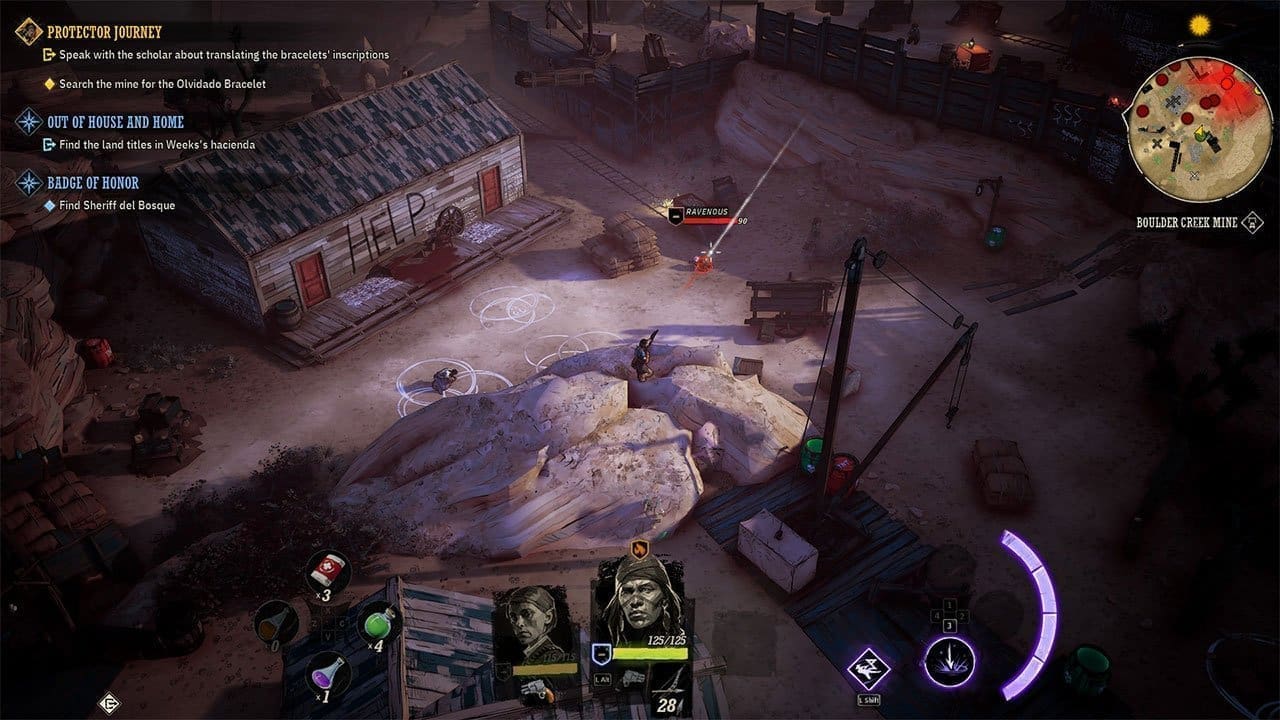This screenshot has height=720, width=1280.
Task: Open the Badge of Honor quest
Action: 93,183
